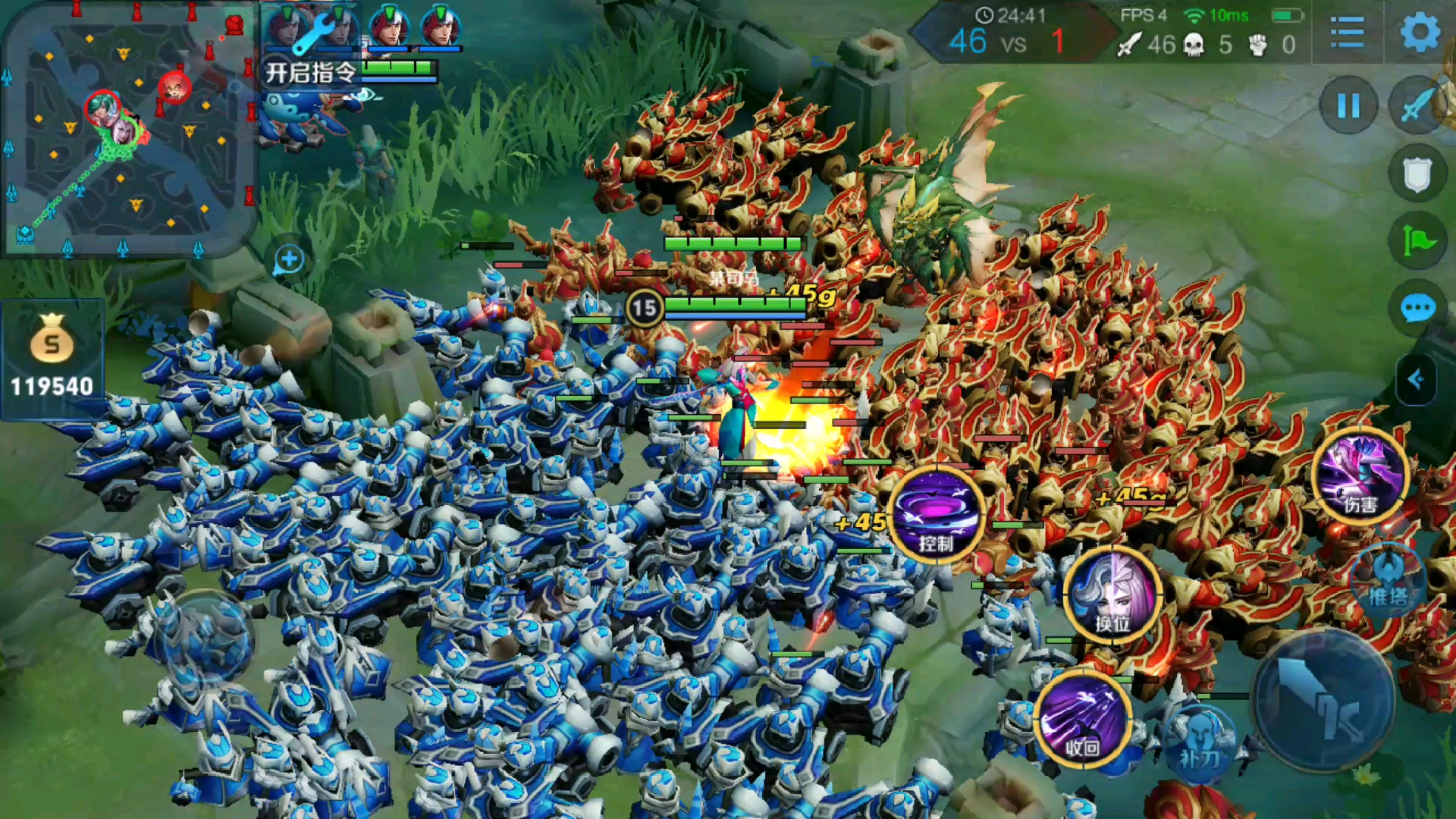Open the settings gear
The height and width of the screenshot is (819, 1456).
1420,33
